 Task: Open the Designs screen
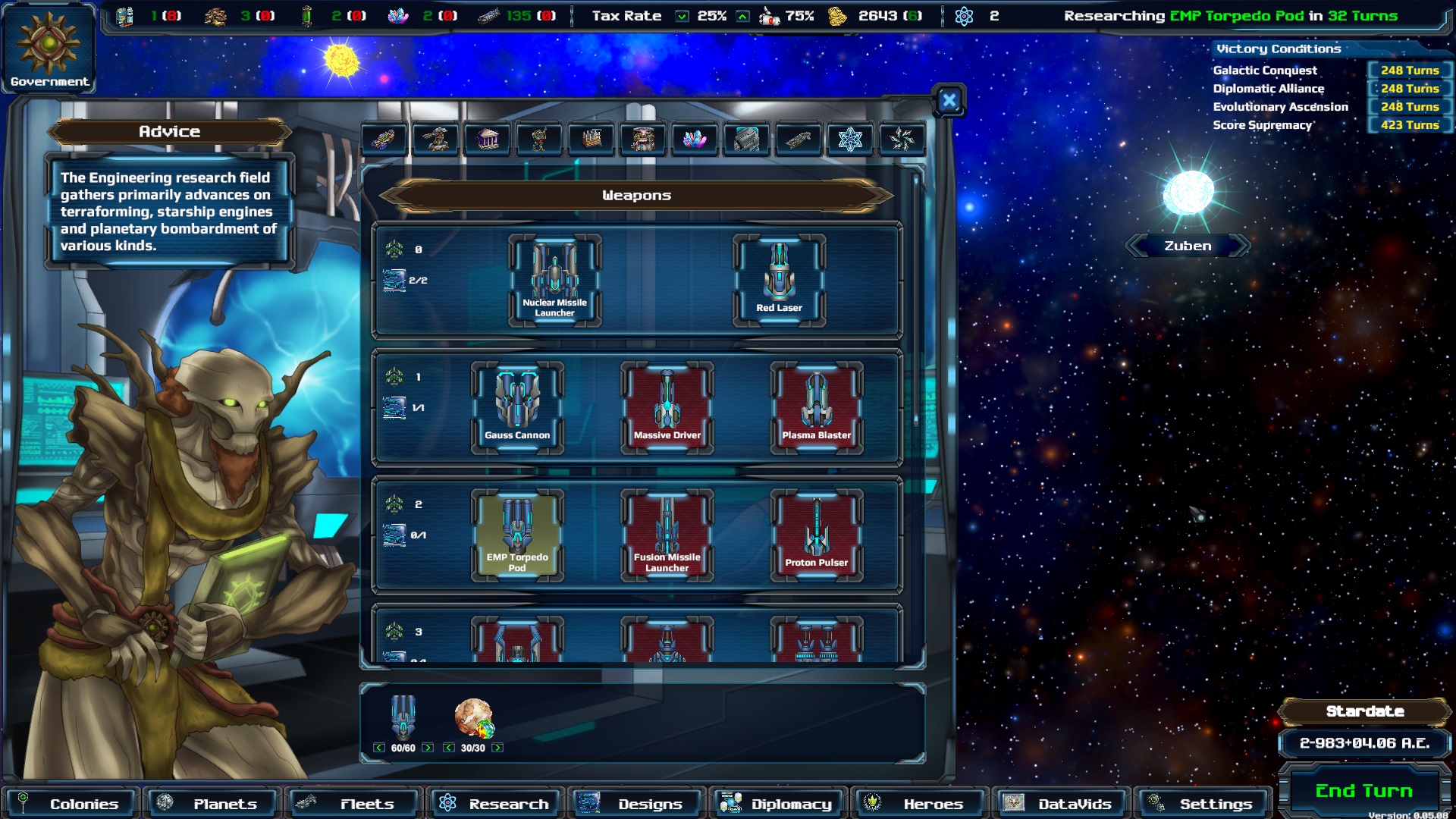tap(637, 803)
